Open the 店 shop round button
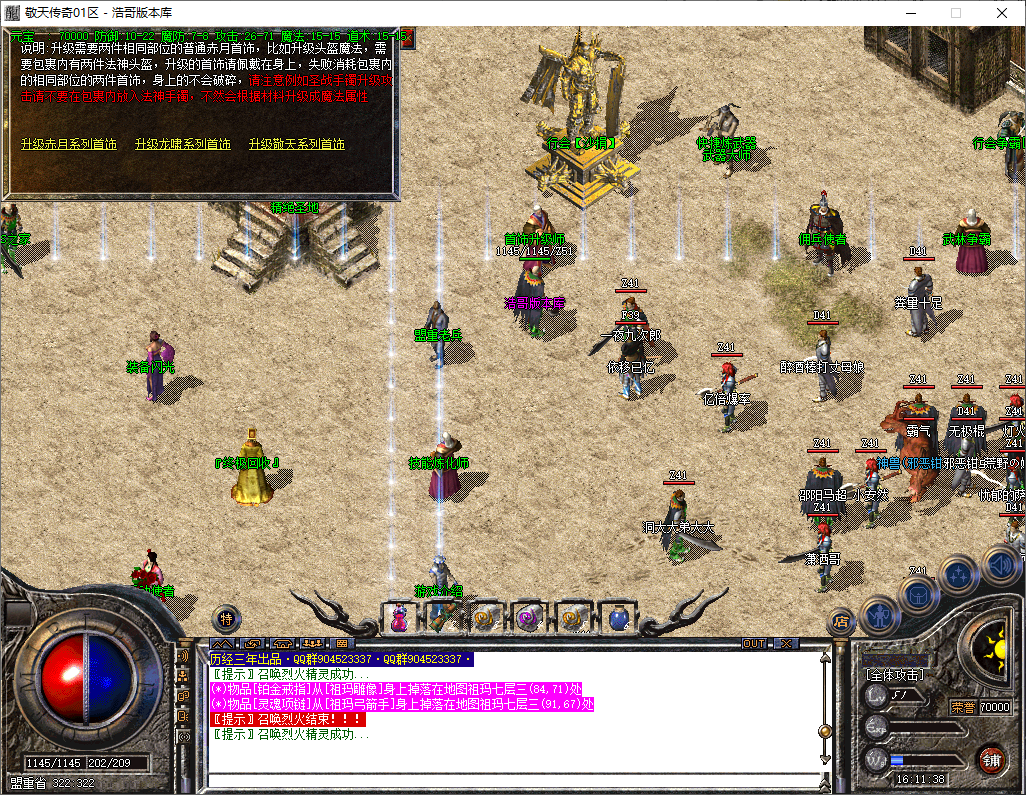The width and height of the screenshot is (1026, 795). click(x=839, y=623)
